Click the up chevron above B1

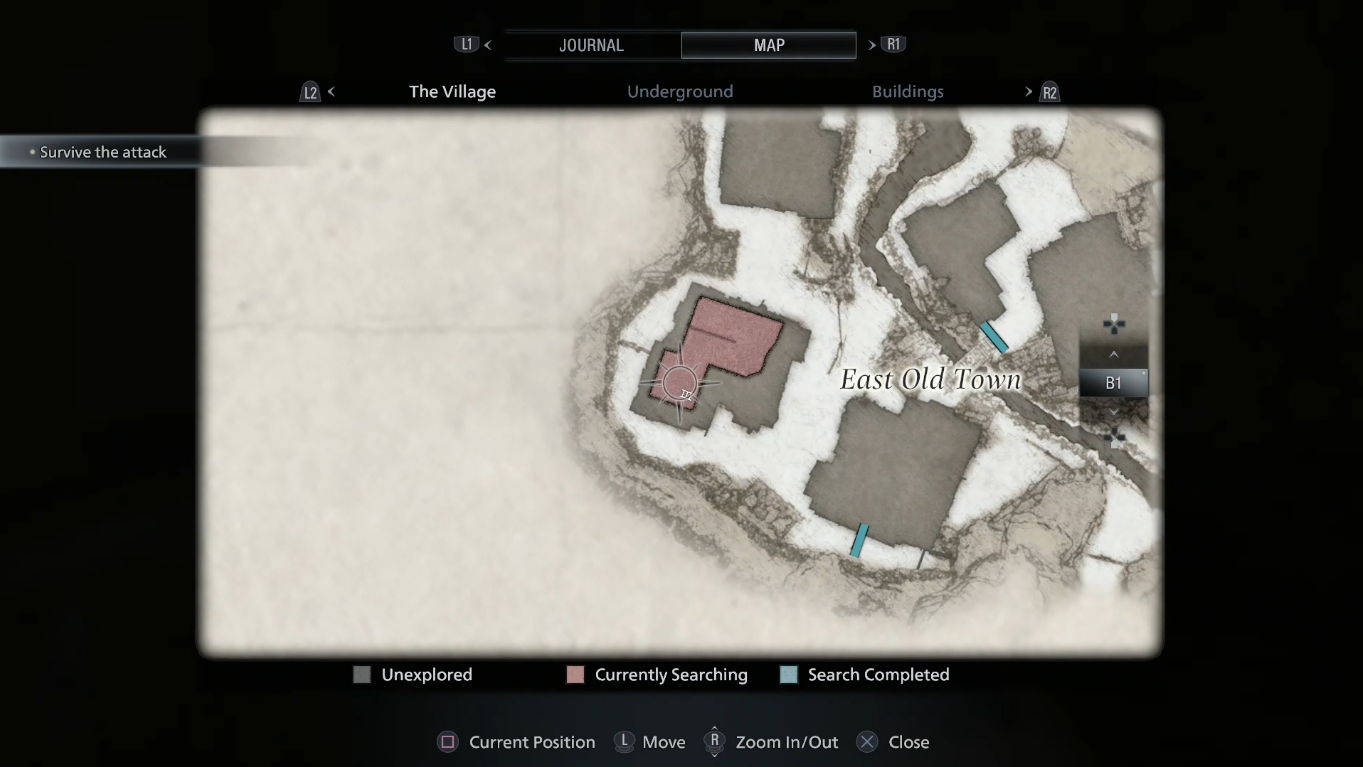click(x=1114, y=354)
